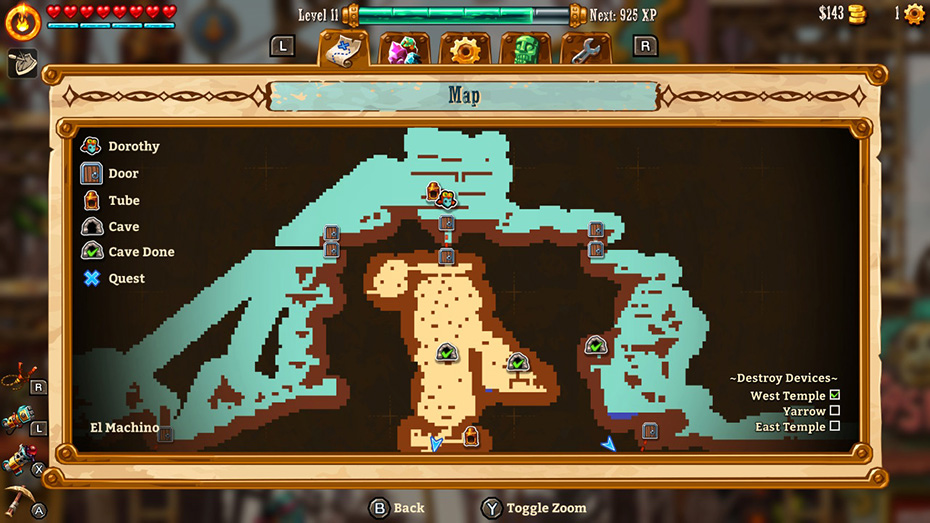Screen dimensions: 930x523
Task: Select the Door legend entry
Action: (x=92, y=173)
